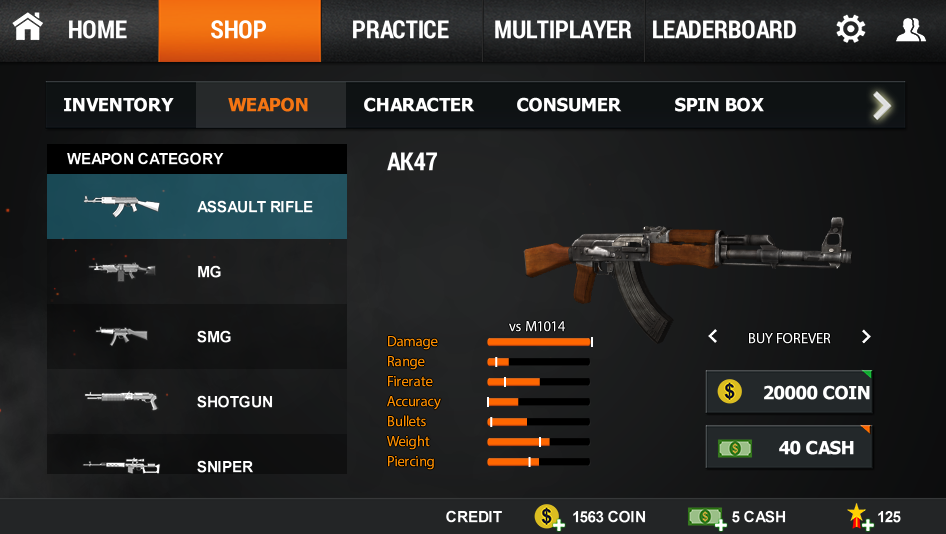Switch to the Inventory tab
Image resolution: width=946 pixels, height=534 pixels.
pos(118,105)
